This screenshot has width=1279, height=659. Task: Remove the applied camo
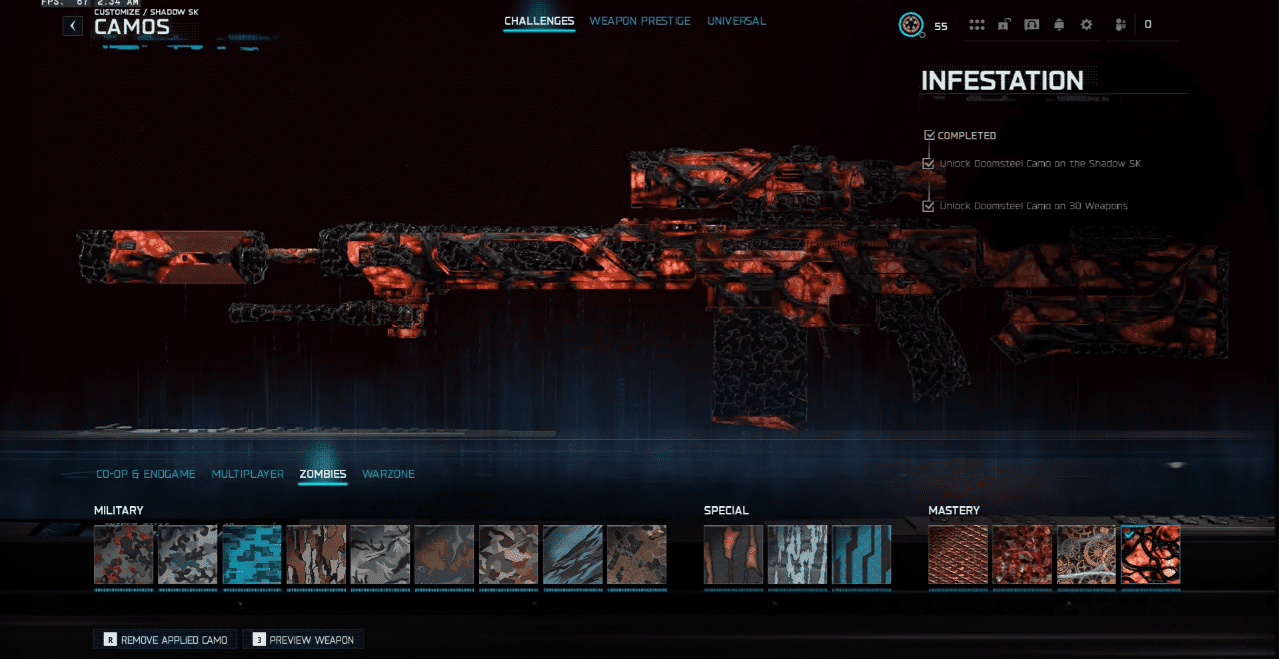point(165,639)
